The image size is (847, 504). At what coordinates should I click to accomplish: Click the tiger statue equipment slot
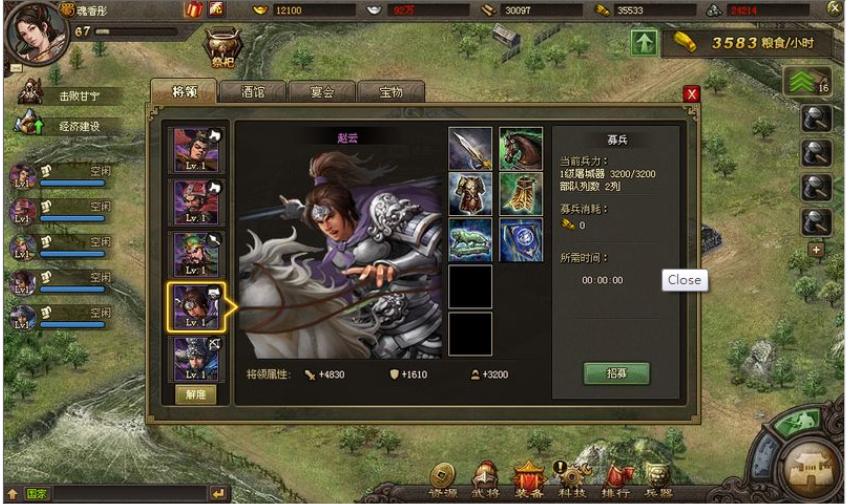(x=469, y=240)
